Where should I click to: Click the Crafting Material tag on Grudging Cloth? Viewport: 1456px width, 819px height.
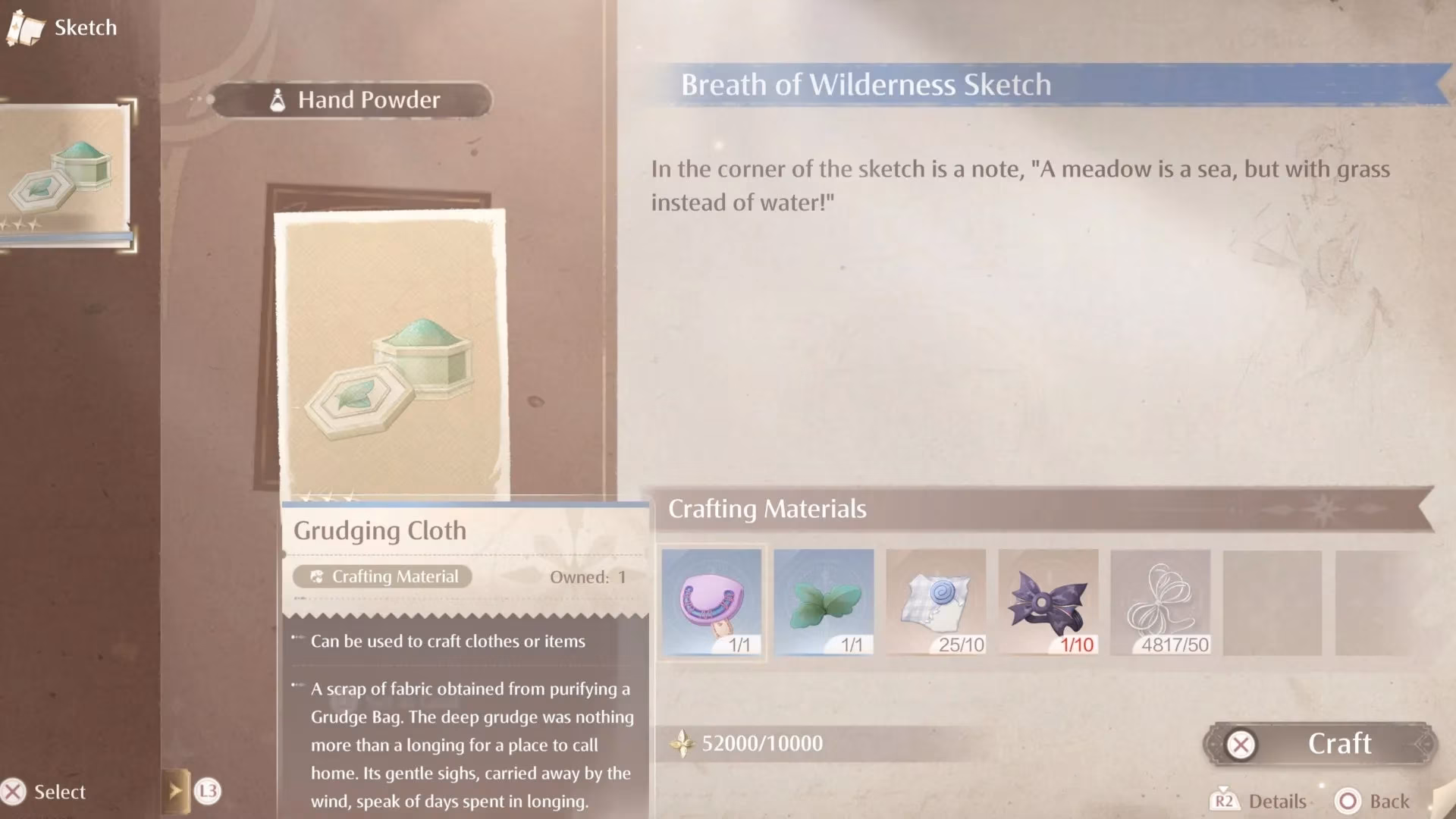pos(381,576)
